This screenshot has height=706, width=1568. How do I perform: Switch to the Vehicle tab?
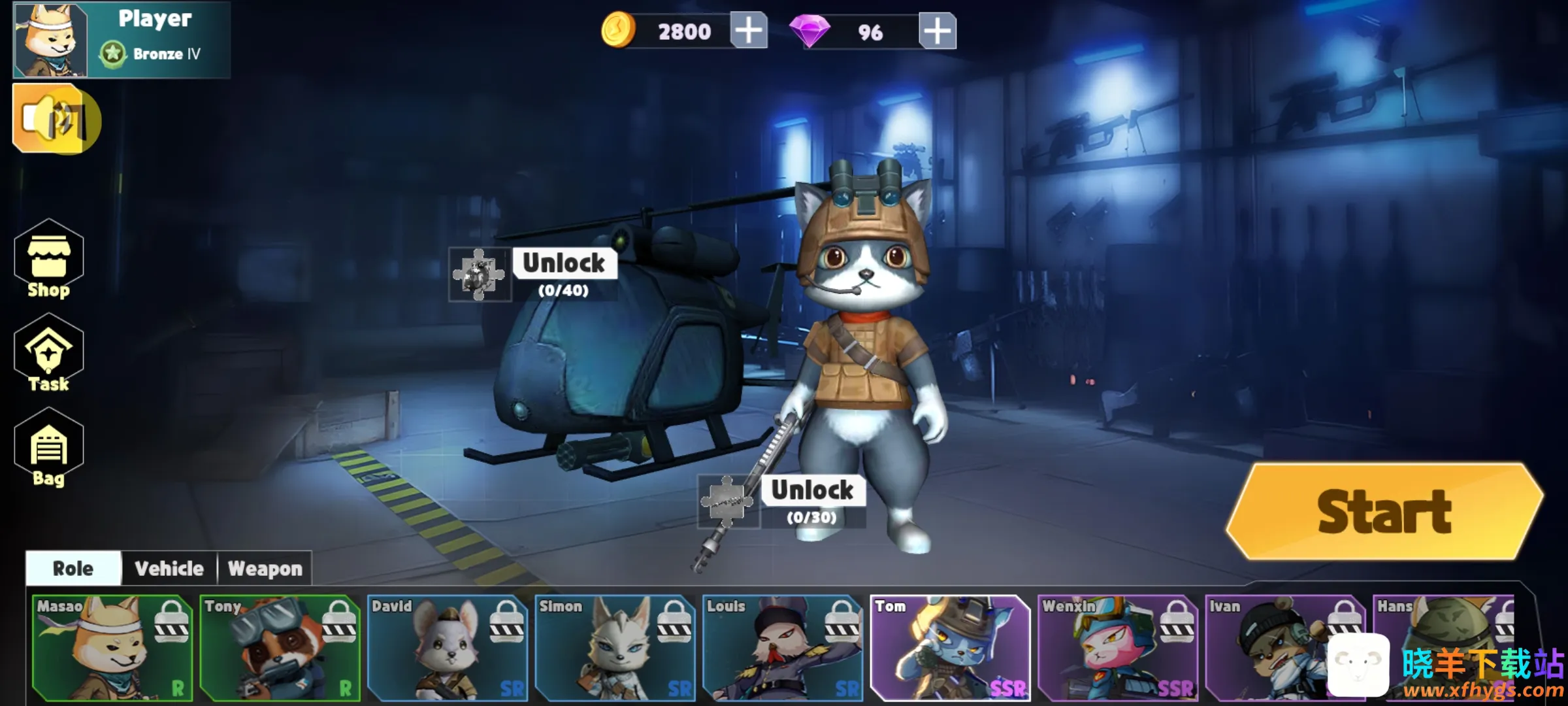click(x=169, y=569)
